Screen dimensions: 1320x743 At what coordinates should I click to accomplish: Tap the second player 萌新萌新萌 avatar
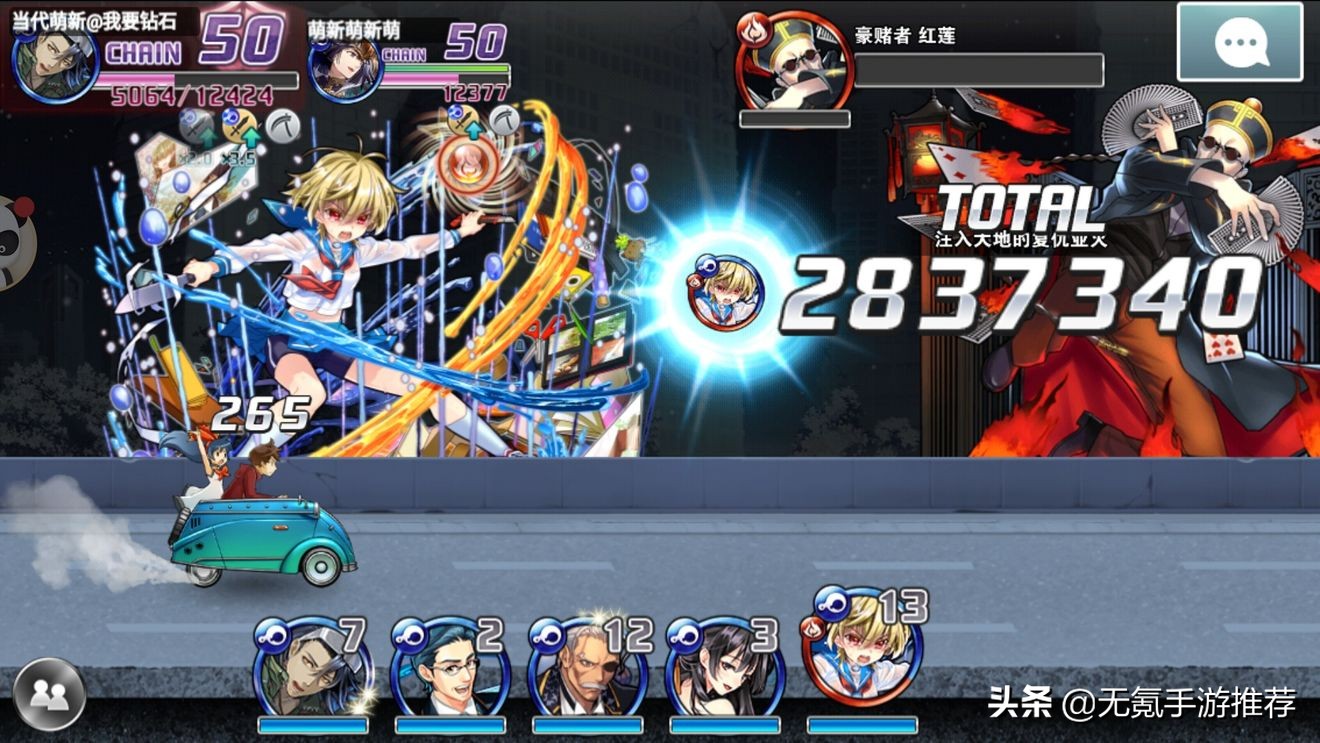click(345, 68)
